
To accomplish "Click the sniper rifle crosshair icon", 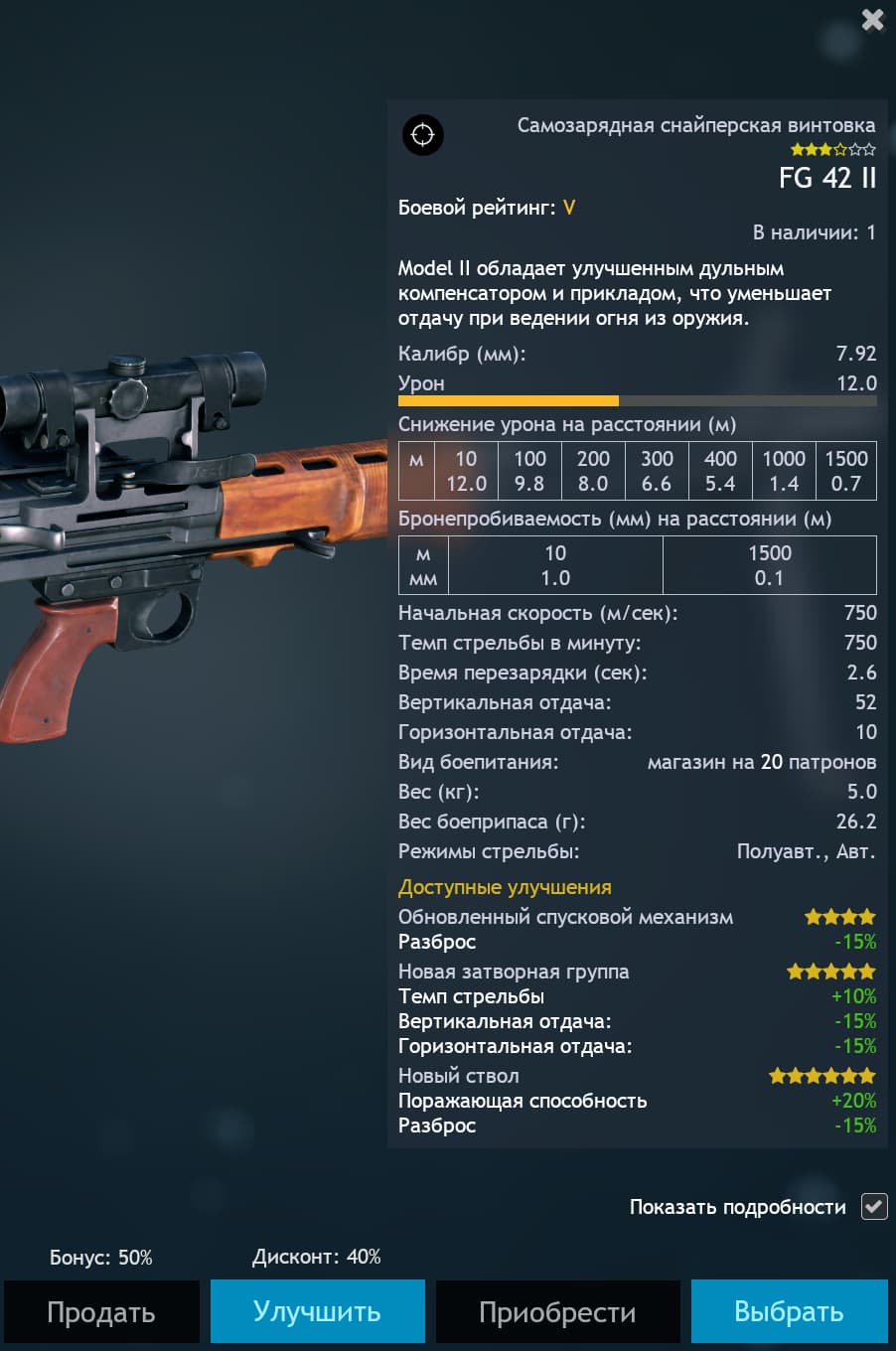I will point(423,135).
